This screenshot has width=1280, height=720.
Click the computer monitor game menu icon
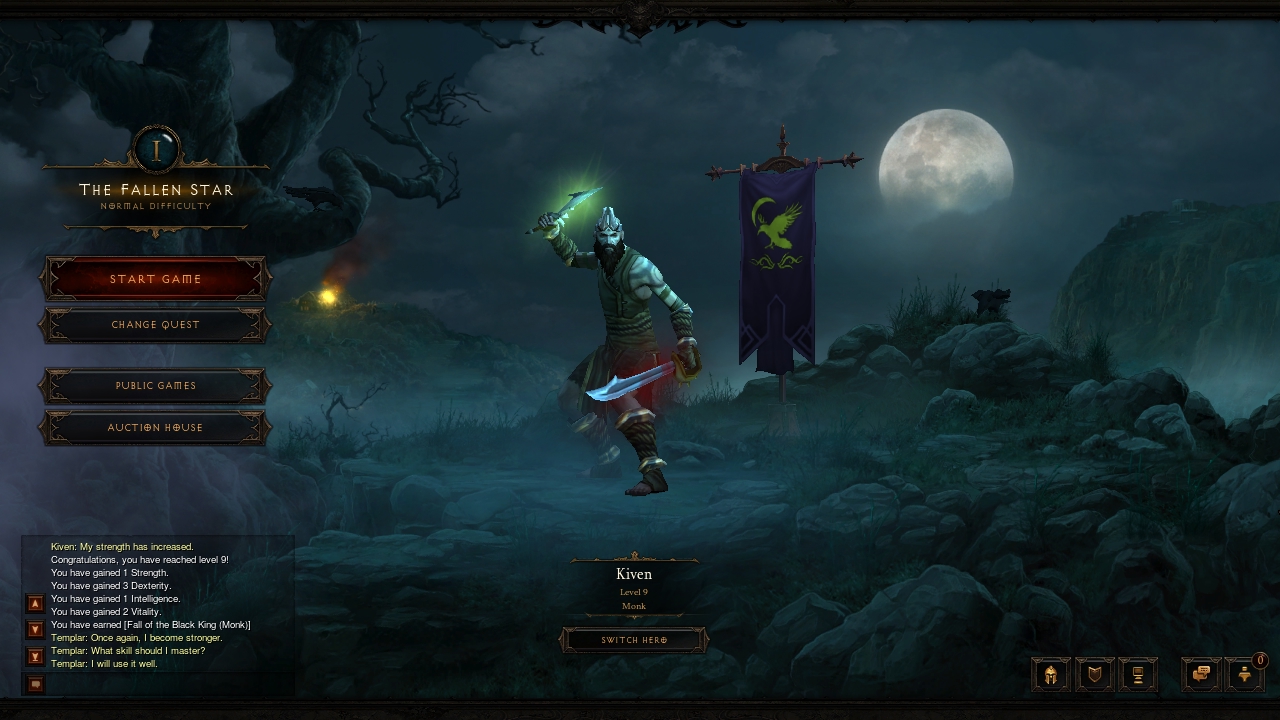tap(1138, 675)
